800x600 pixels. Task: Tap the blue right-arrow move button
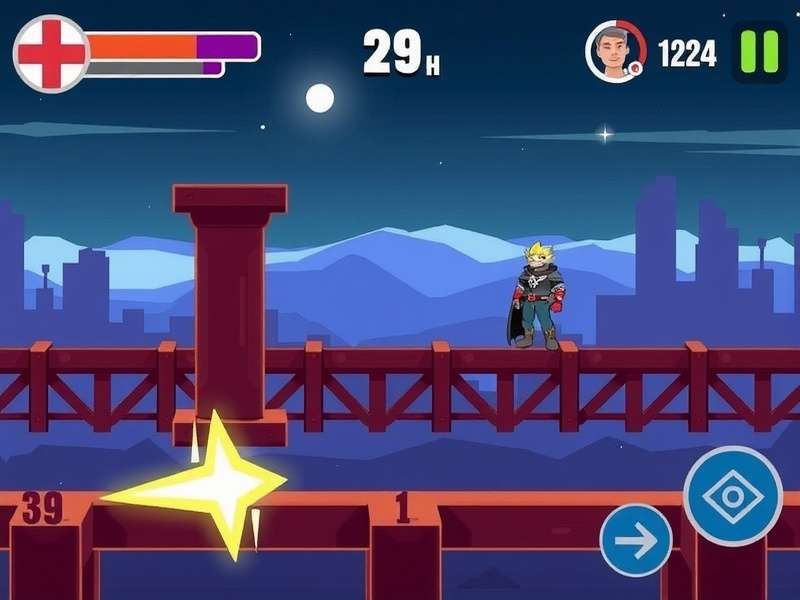pos(636,540)
